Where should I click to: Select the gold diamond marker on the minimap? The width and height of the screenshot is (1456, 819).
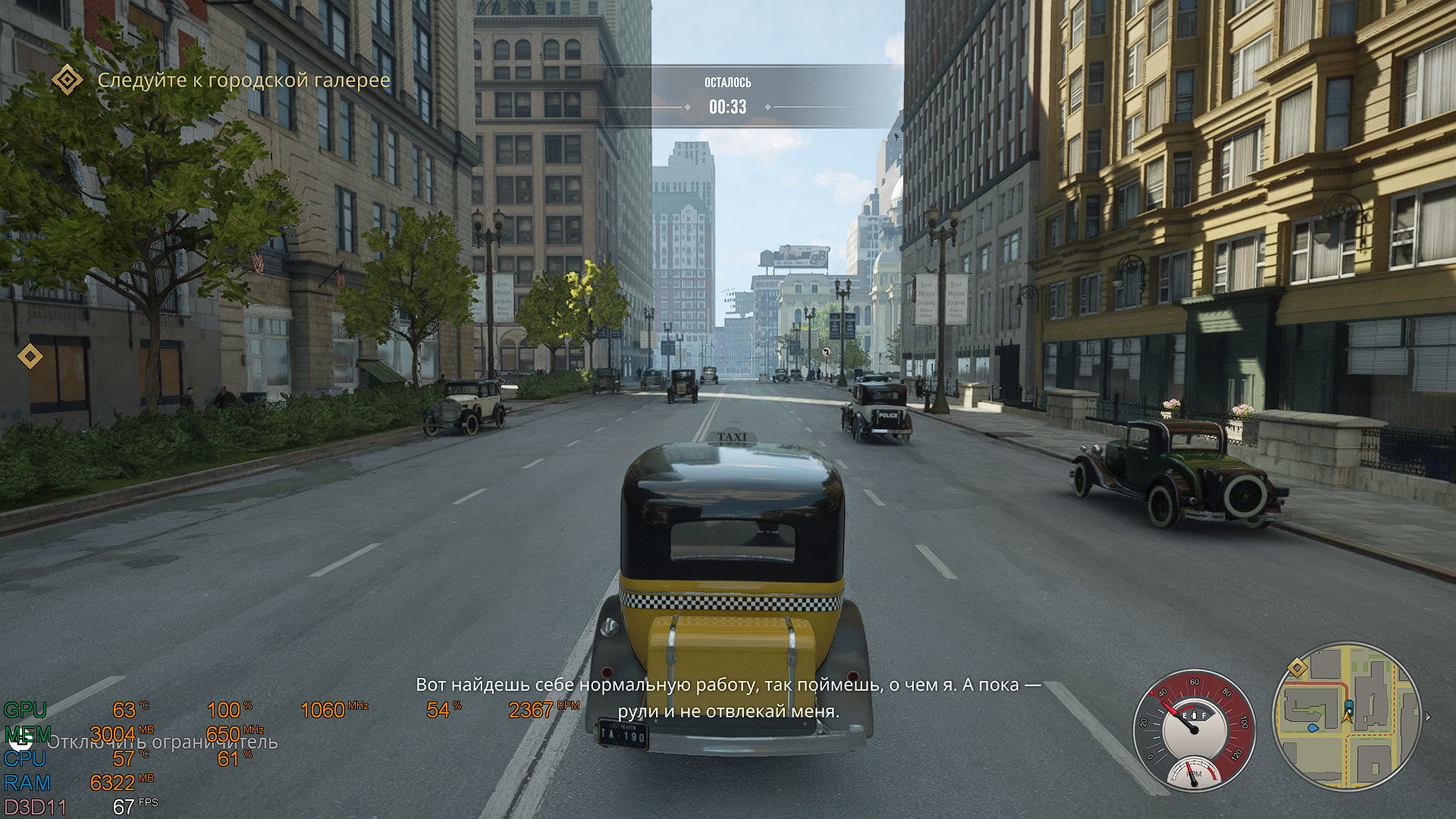point(1298,667)
